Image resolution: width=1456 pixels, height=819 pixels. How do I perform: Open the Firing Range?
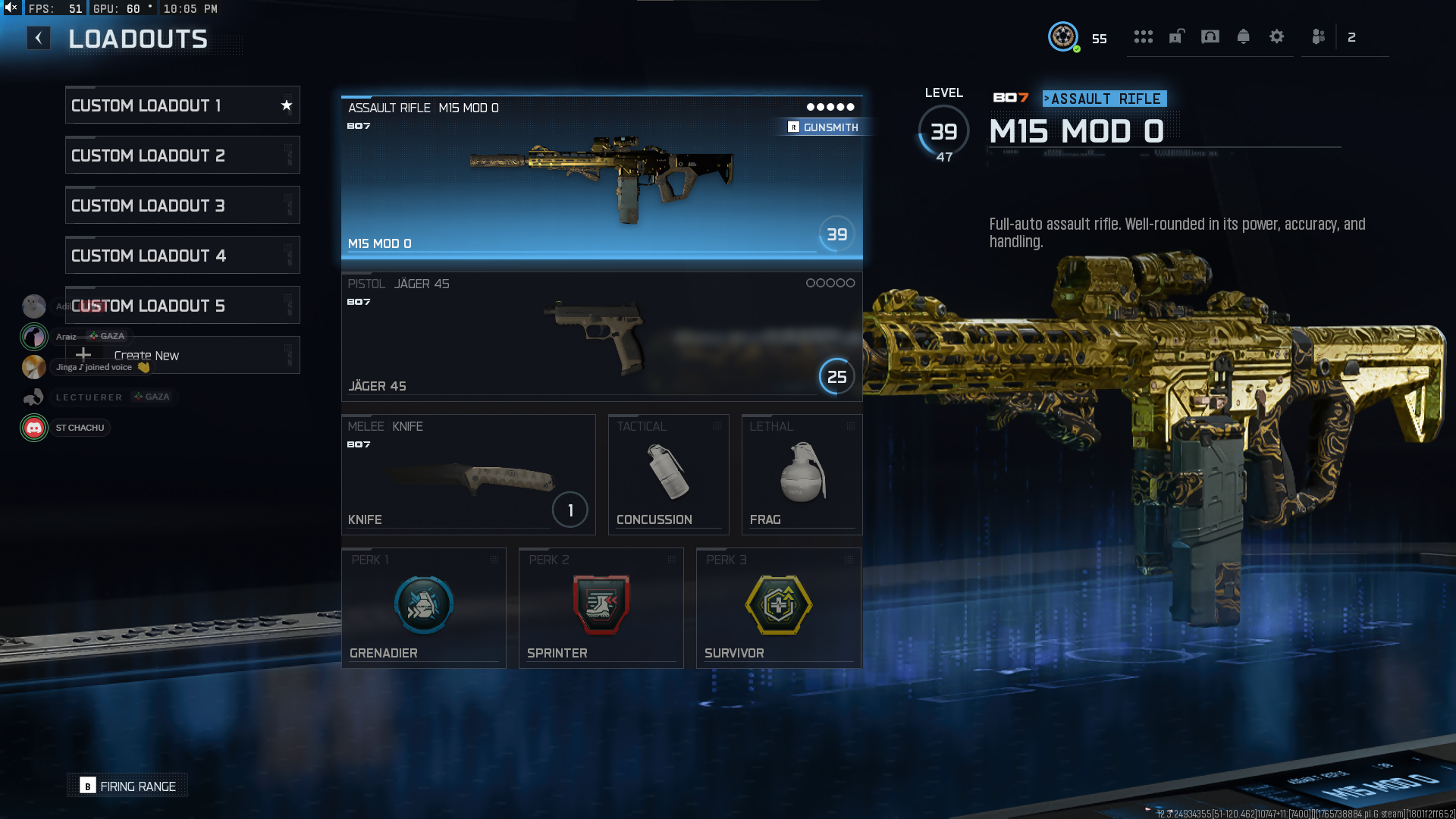click(x=128, y=786)
